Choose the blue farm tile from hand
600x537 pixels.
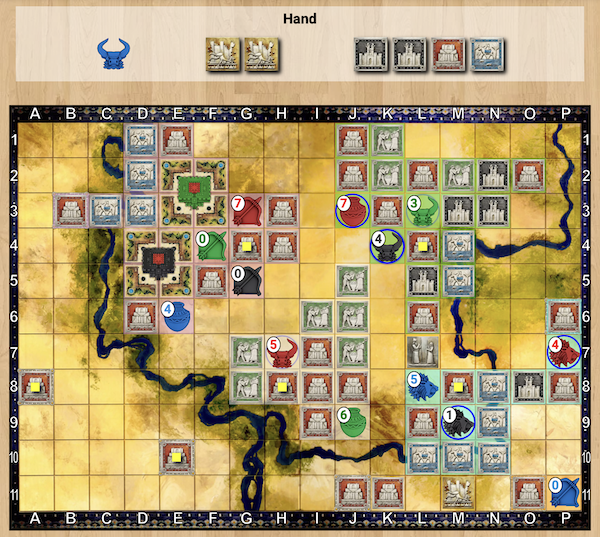click(x=486, y=54)
